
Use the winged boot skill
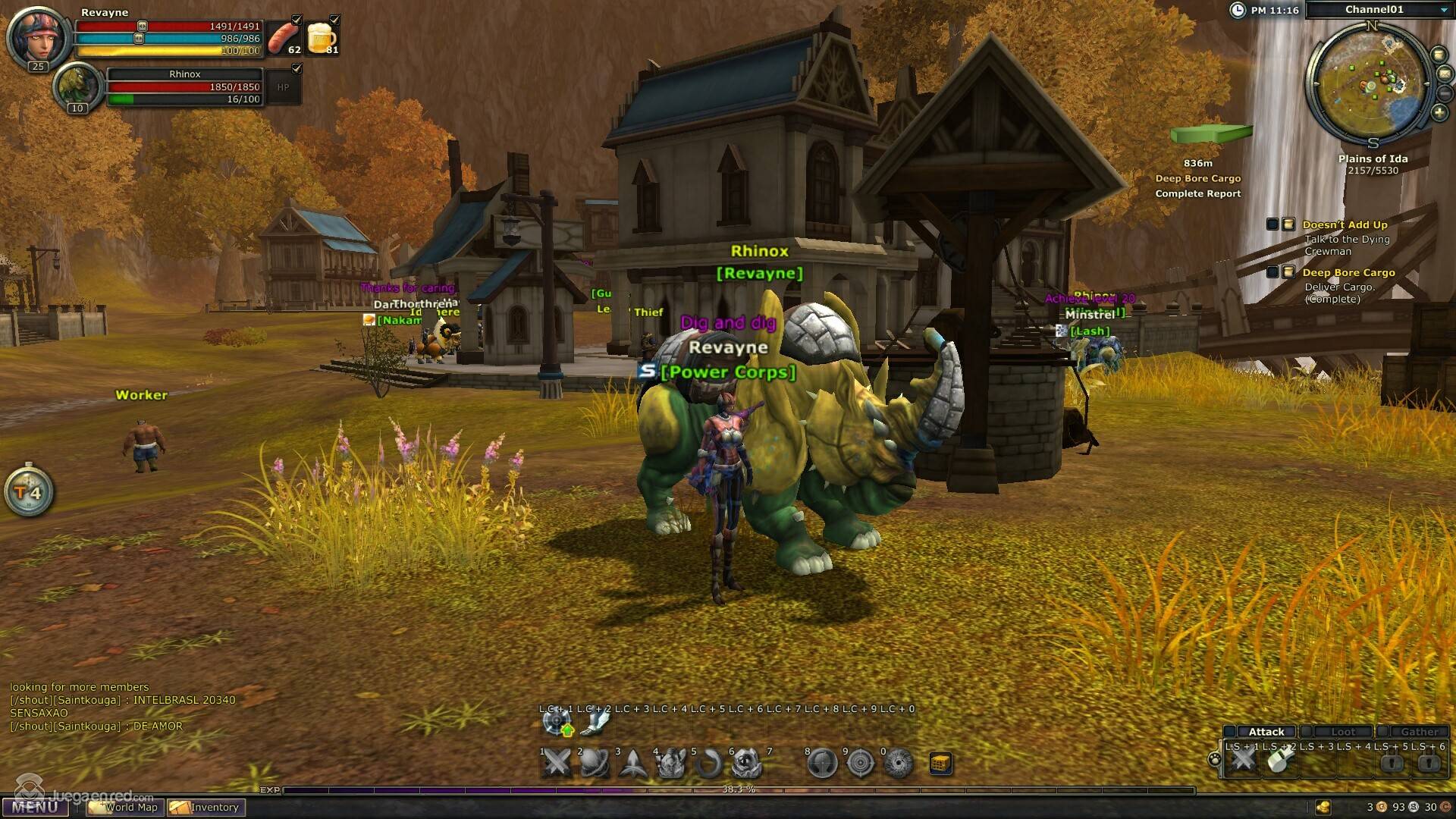click(x=595, y=721)
